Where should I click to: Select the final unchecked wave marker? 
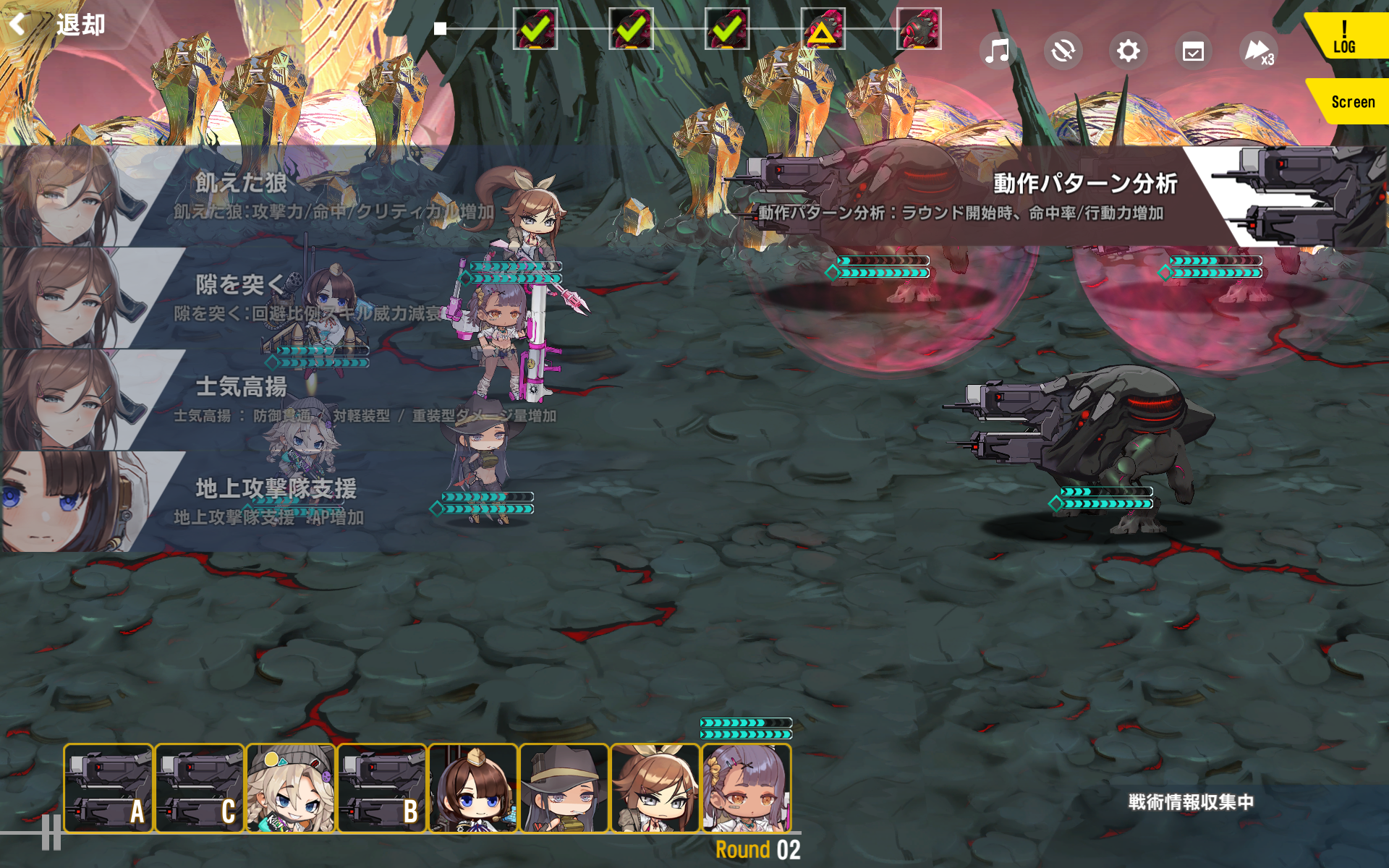(919, 29)
